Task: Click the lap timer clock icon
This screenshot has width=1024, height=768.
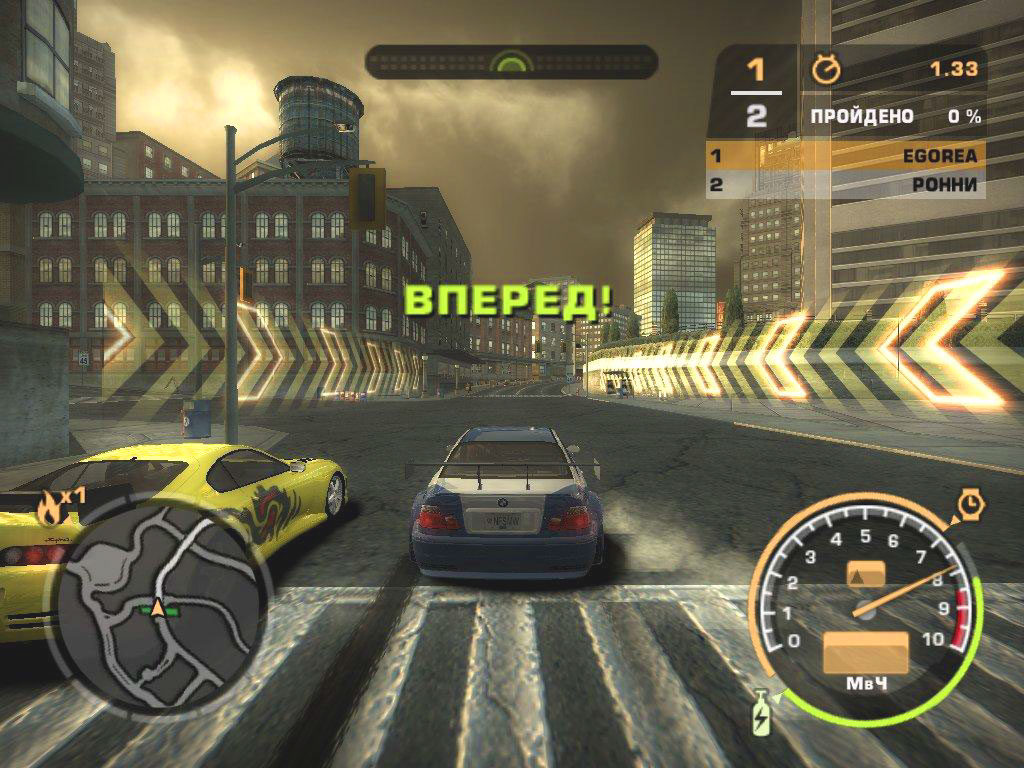Action: (826, 69)
